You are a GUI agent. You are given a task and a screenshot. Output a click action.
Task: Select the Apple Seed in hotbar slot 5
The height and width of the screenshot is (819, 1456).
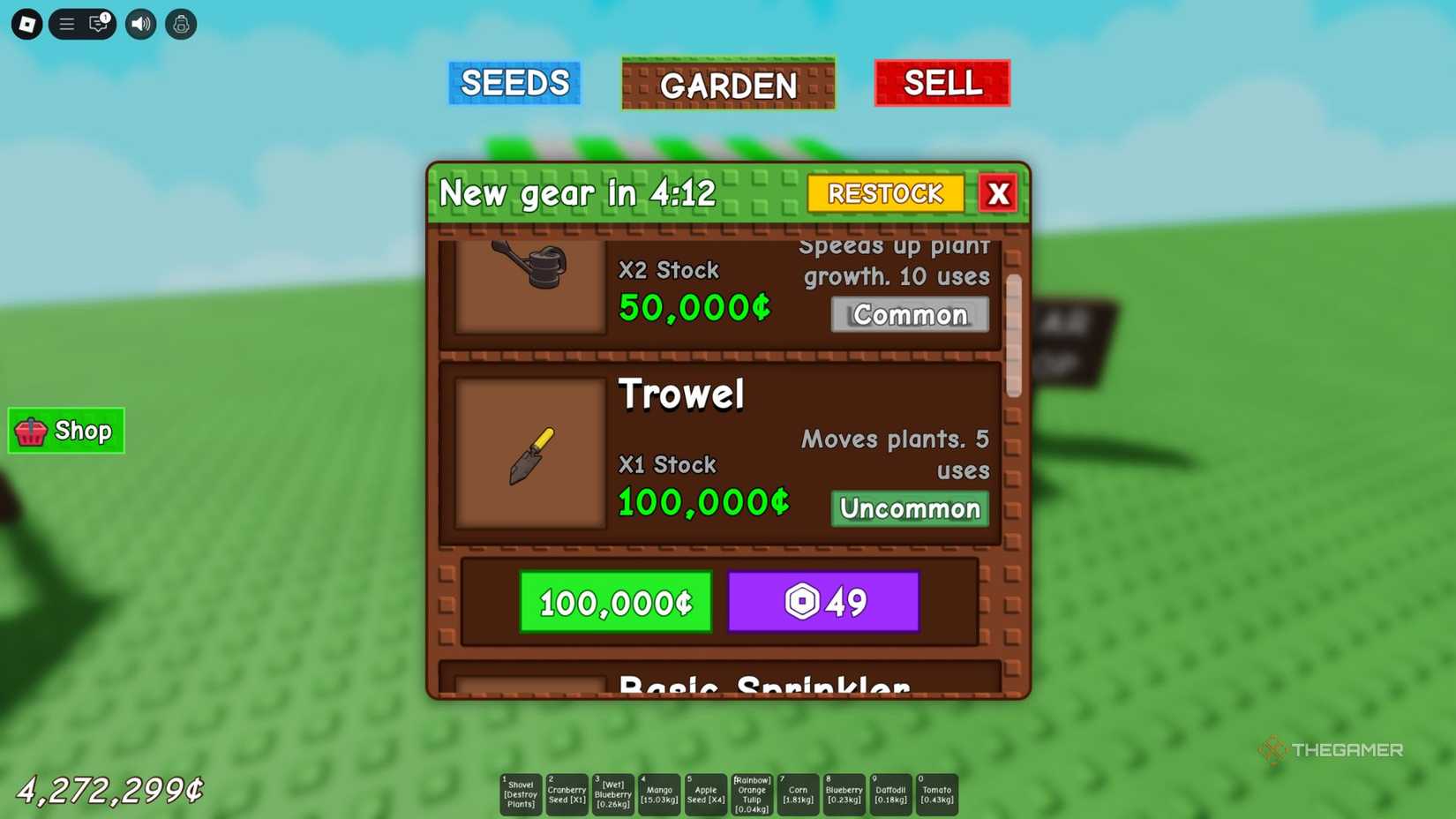[706, 794]
